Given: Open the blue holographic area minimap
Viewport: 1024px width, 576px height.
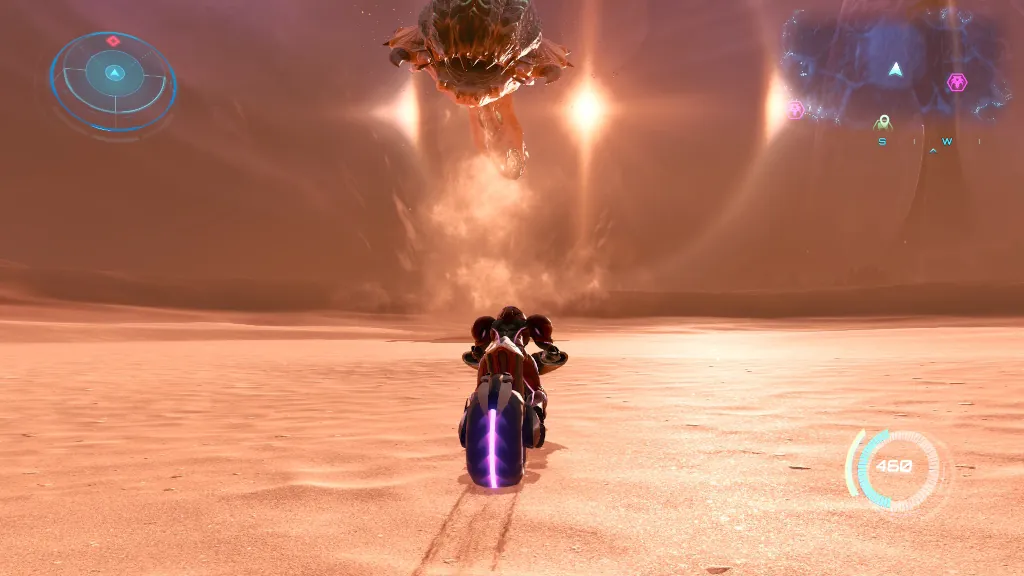Looking at the screenshot, I should (x=893, y=66).
